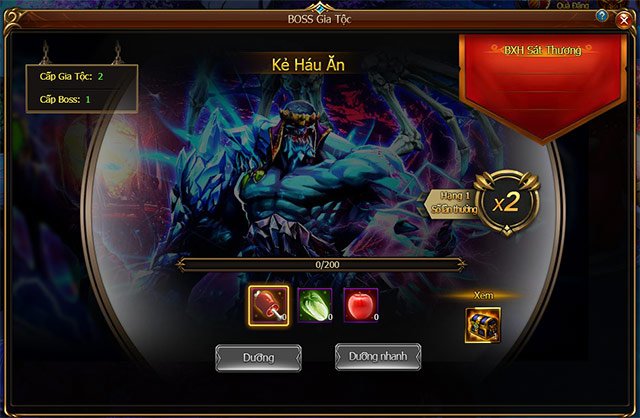Viewport: 640px width, 418px height.
Task: Open the Xem treasure chest reward
Action: pos(482,324)
